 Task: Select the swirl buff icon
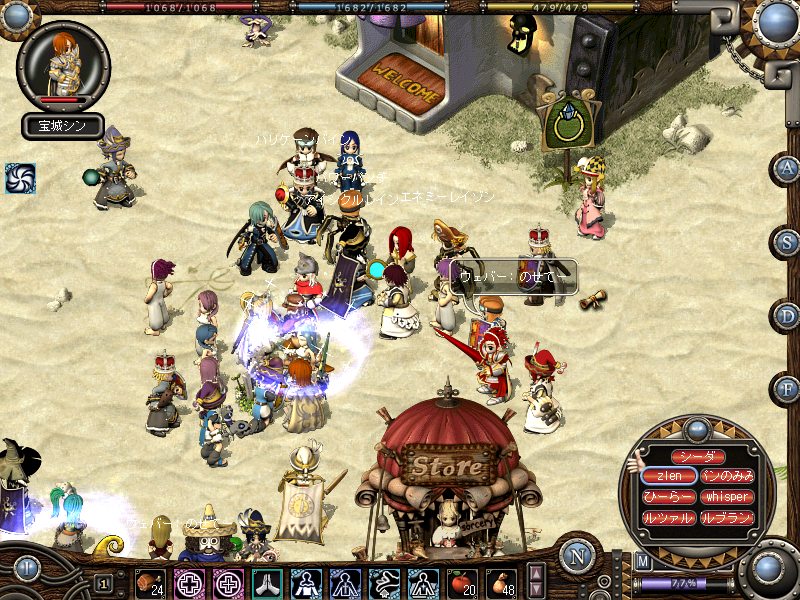[20, 178]
